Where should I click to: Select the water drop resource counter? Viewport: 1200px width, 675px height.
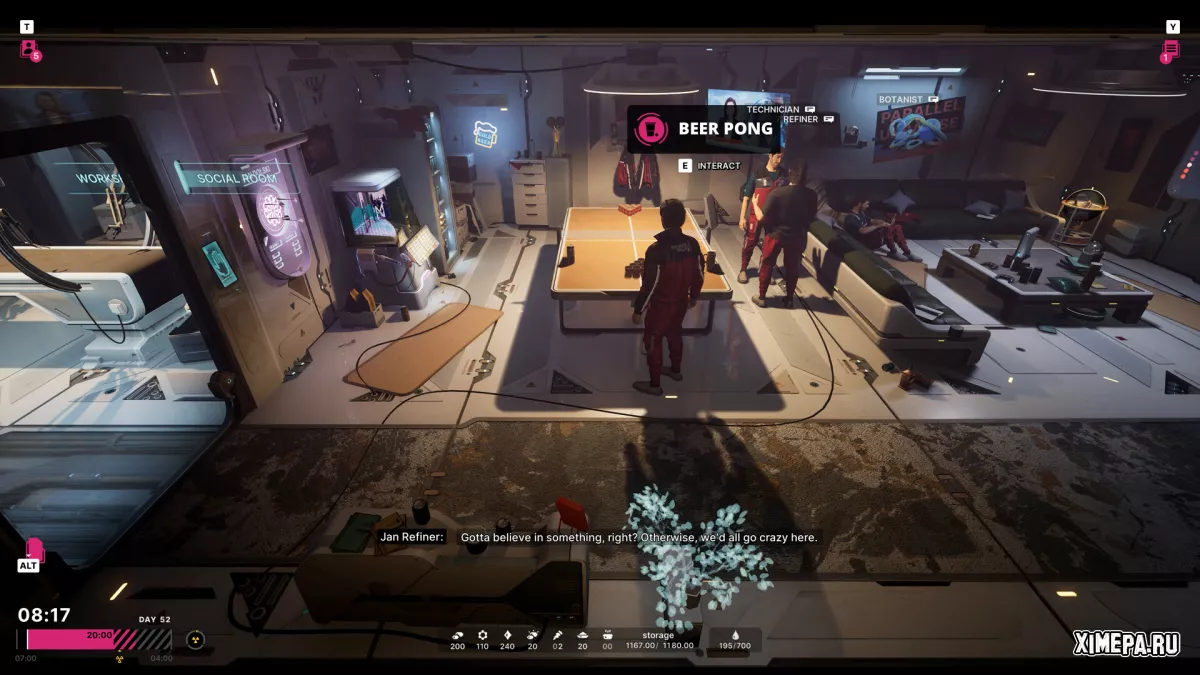pos(735,641)
